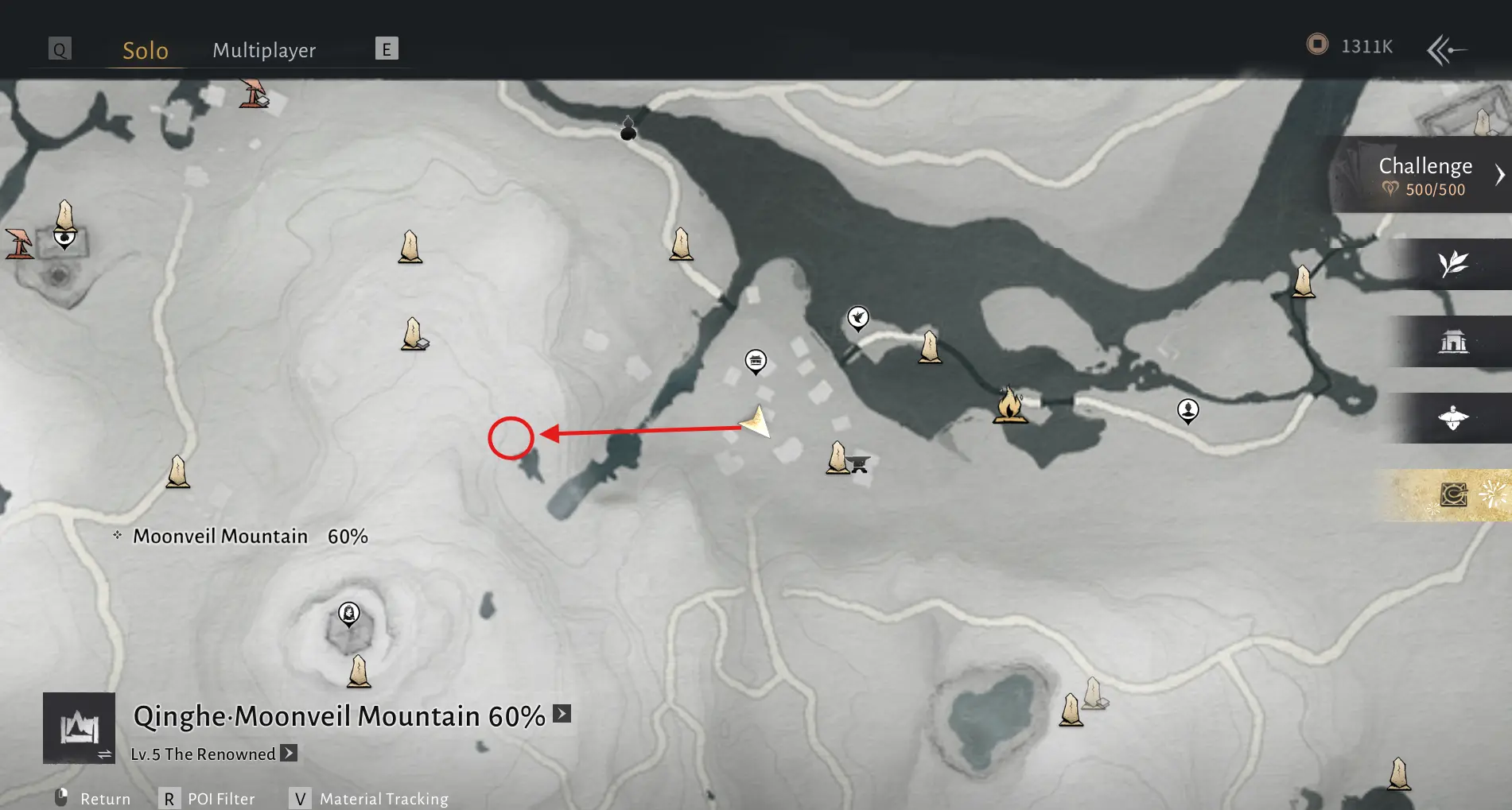Select the blacksmith anvil map marker
1512x810 pixels.
click(x=859, y=463)
